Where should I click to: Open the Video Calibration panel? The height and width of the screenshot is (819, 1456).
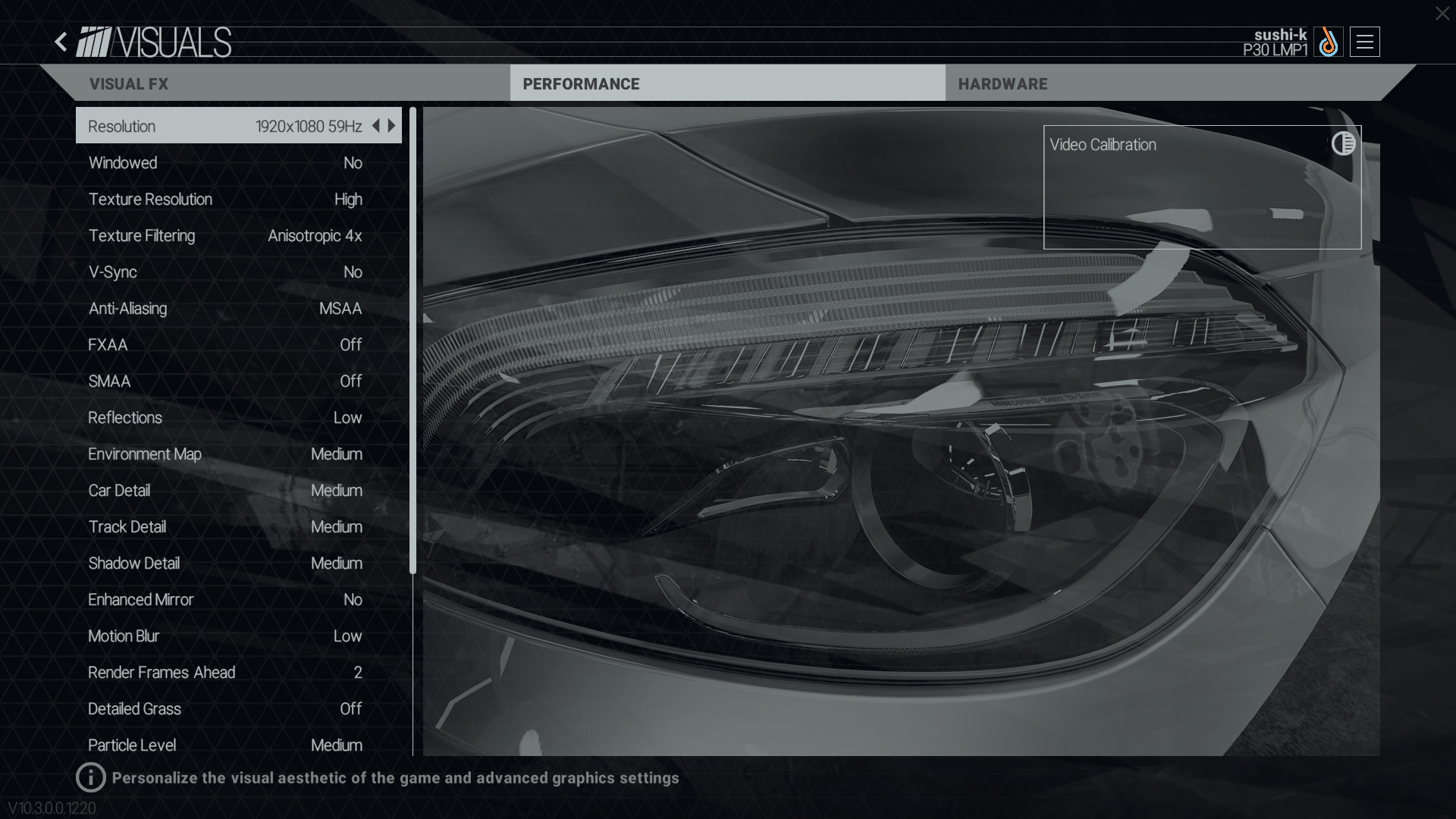pyautogui.click(x=1202, y=187)
